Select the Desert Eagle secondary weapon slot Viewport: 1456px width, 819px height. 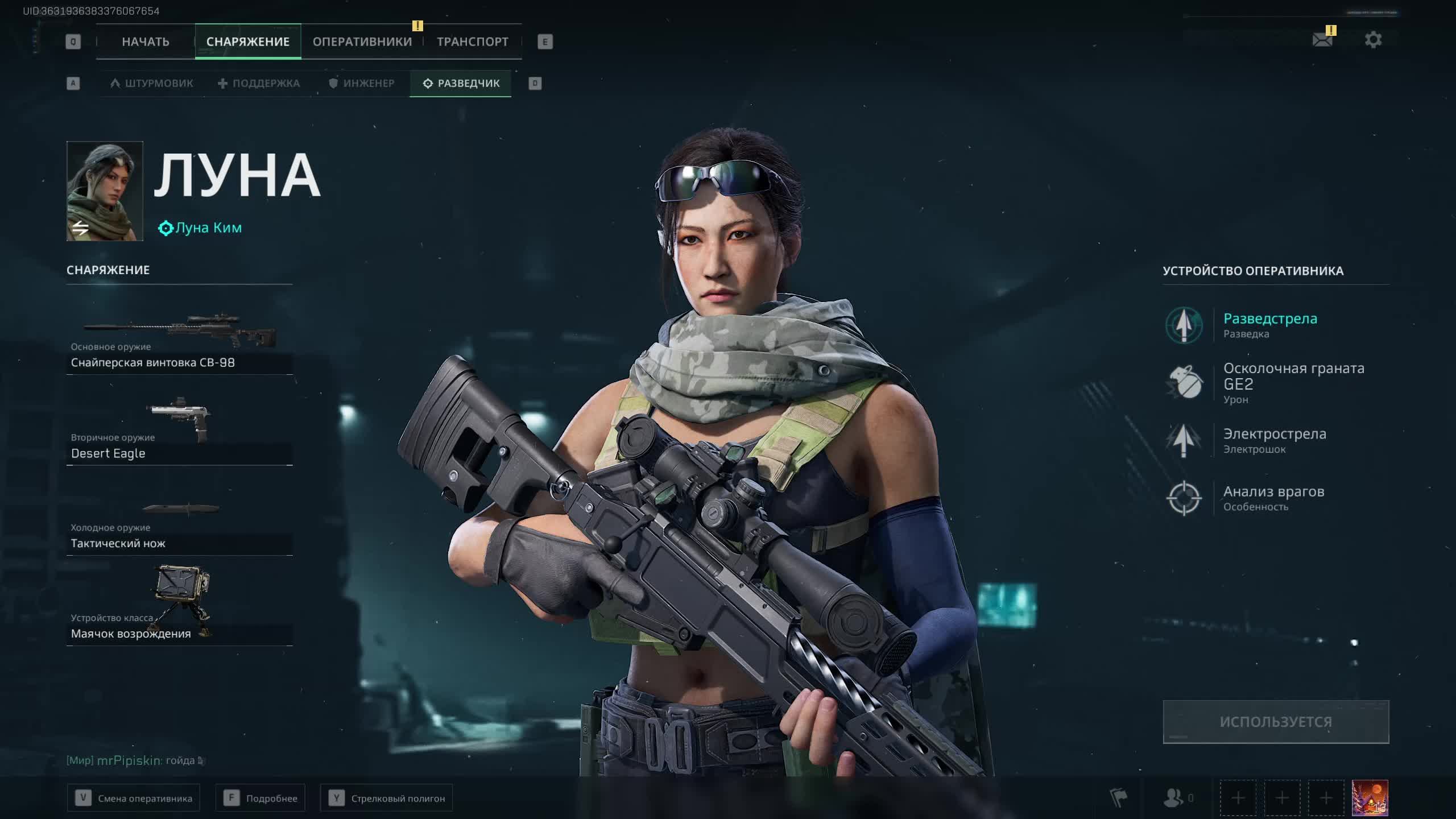(x=179, y=433)
